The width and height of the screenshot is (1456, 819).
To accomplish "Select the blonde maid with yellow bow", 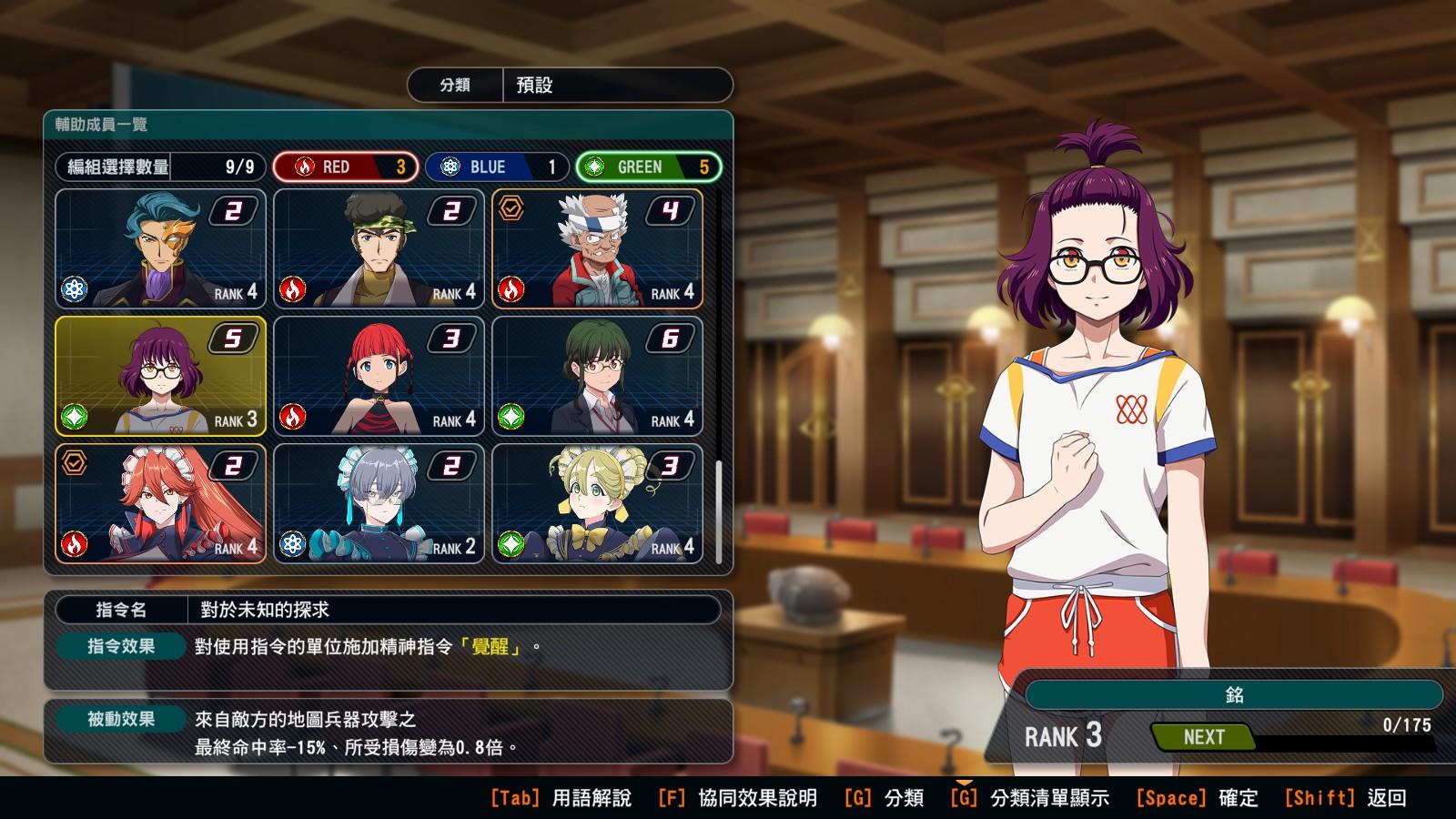I will click(598, 503).
